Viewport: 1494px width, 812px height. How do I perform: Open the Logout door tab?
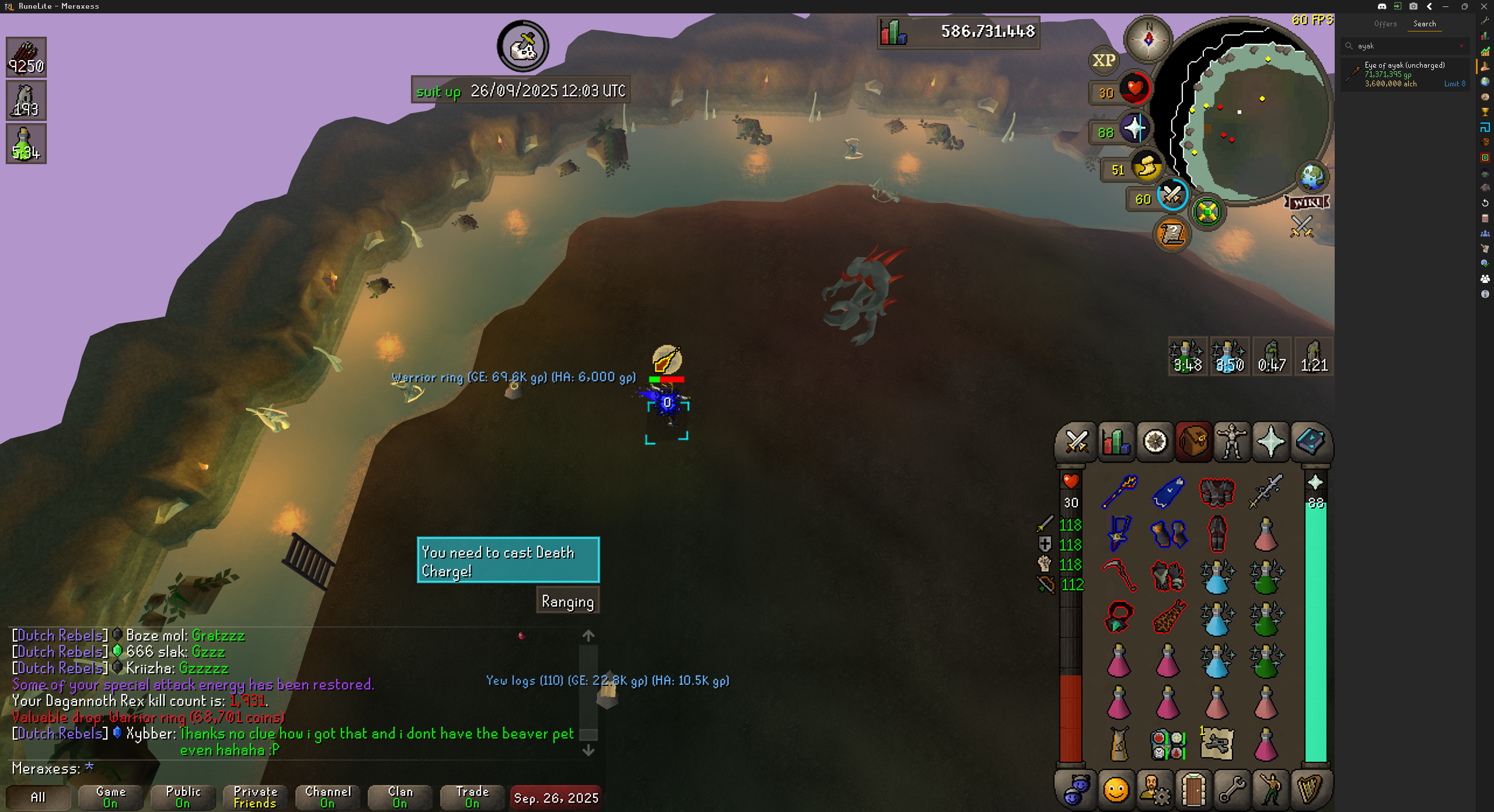(1193, 791)
